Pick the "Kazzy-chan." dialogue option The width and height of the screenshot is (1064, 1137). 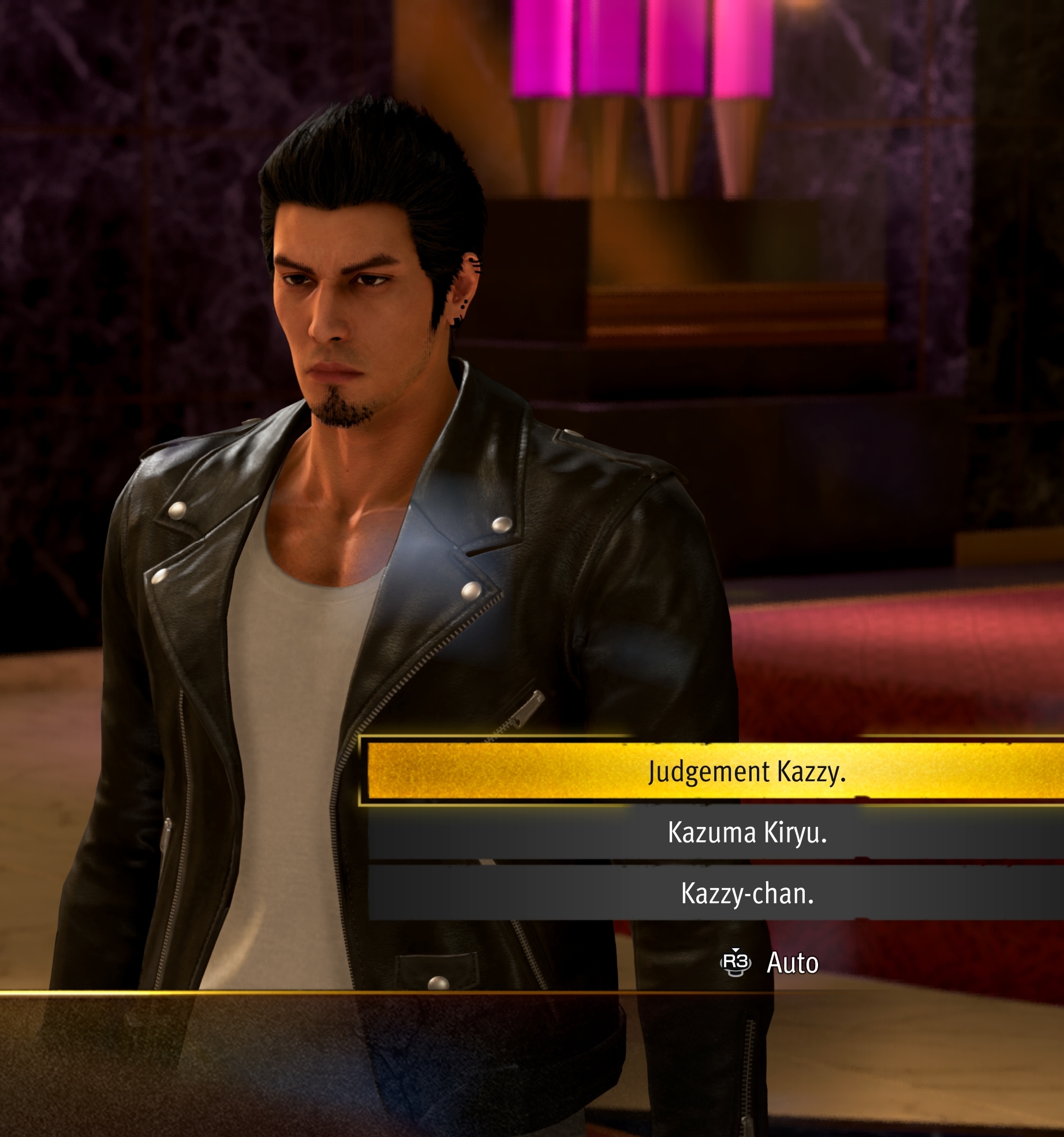[x=747, y=893]
